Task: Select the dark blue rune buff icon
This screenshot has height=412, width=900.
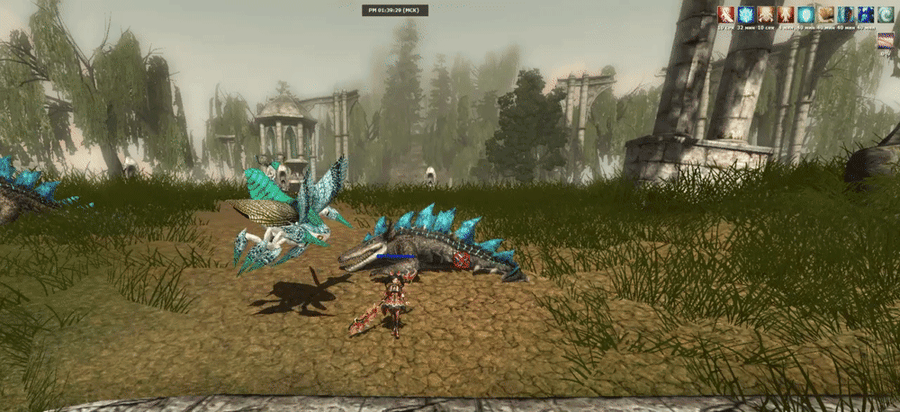Action: pos(866,14)
